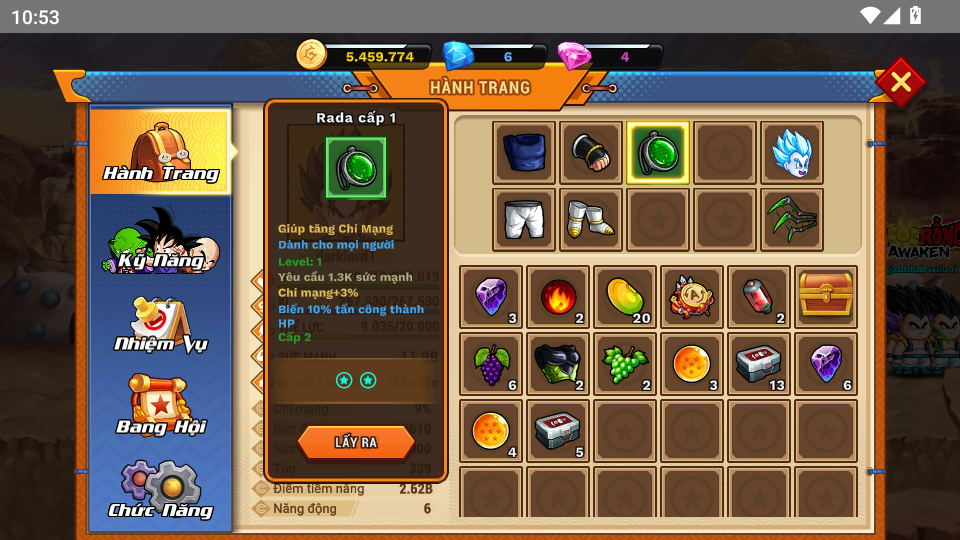Choose the equipped white boots slot

coord(591,219)
